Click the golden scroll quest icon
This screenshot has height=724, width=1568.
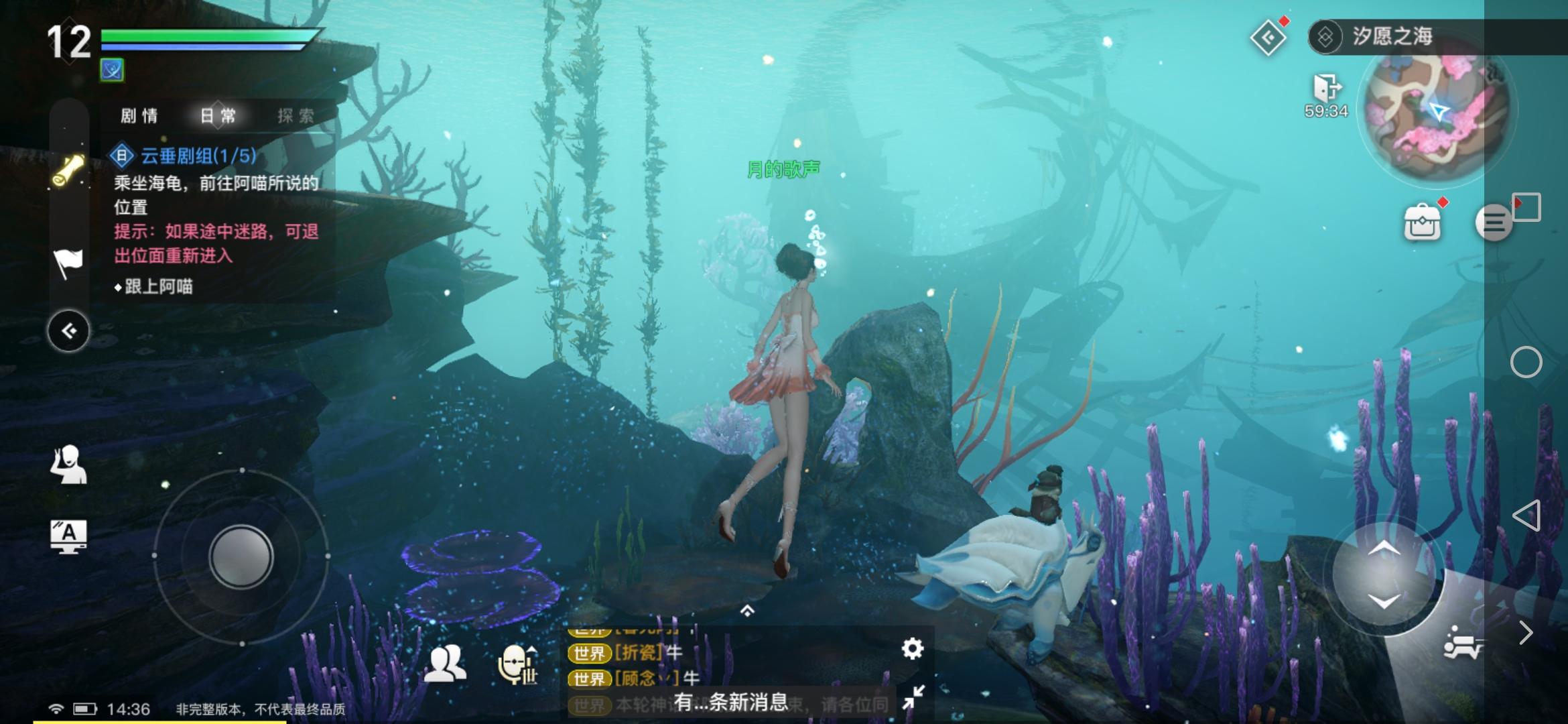(68, 171)
